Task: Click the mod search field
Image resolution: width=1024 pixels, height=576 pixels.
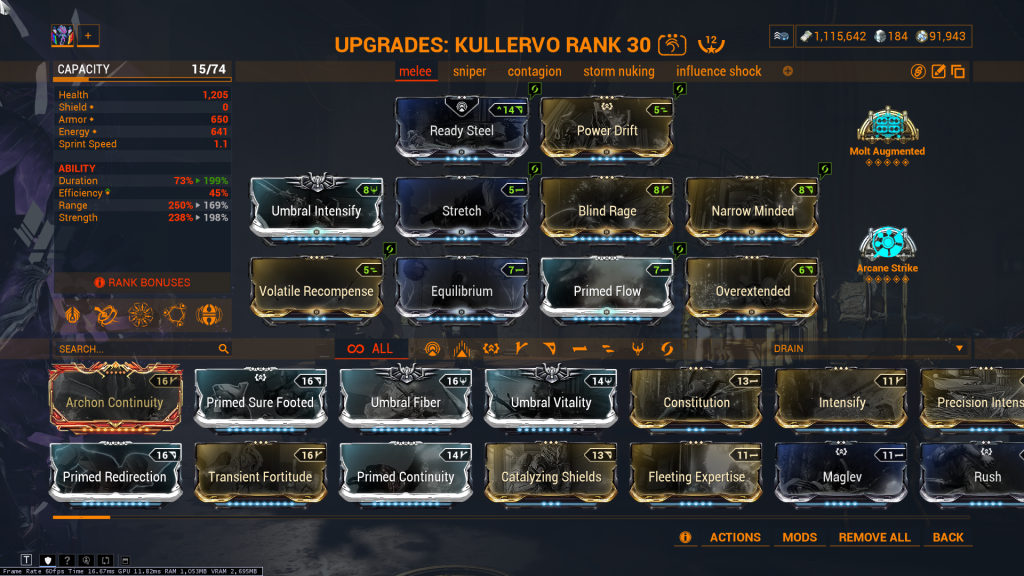Action: (x=135, y=349)
